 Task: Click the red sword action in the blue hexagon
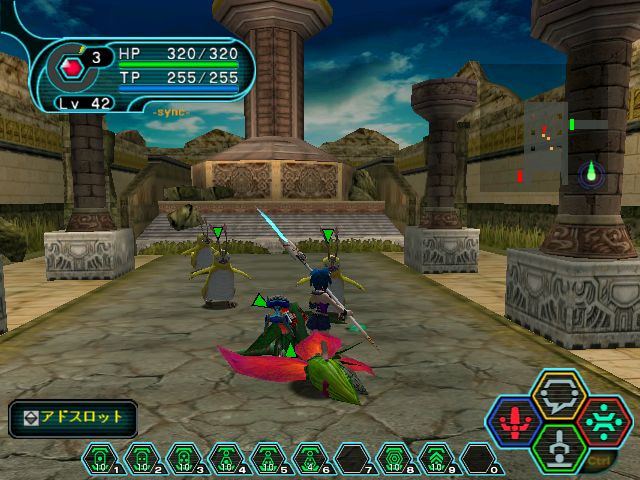coord(516,421)
